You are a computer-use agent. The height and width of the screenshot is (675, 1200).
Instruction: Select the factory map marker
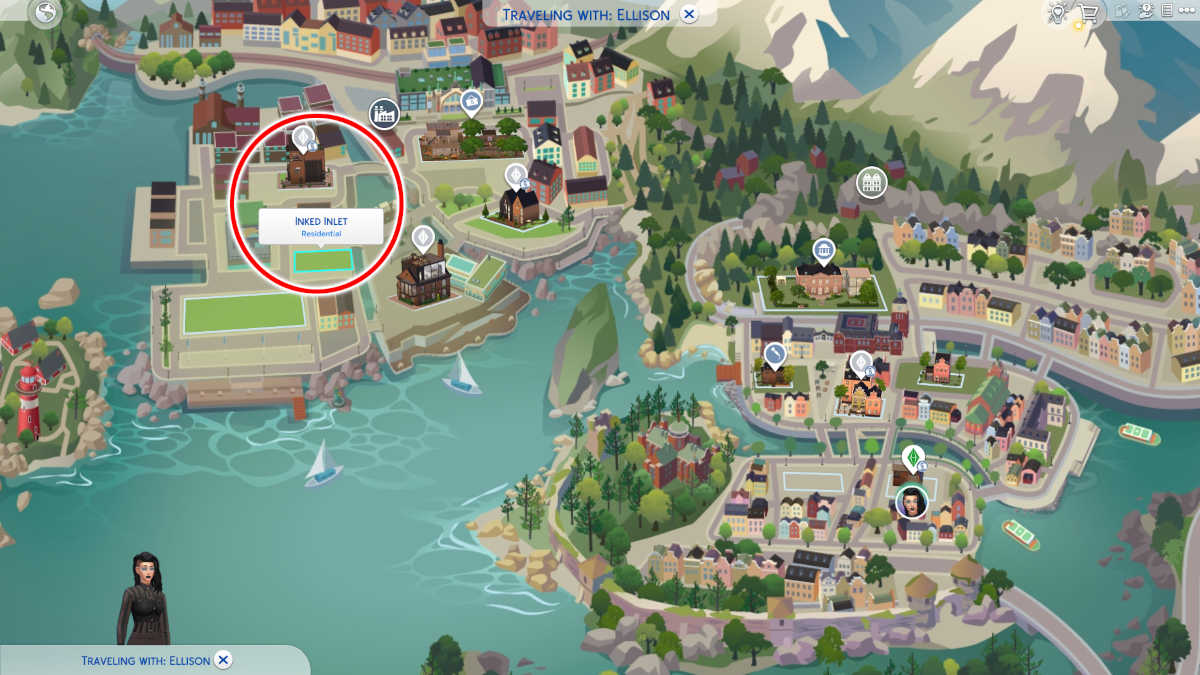(383, 113)
